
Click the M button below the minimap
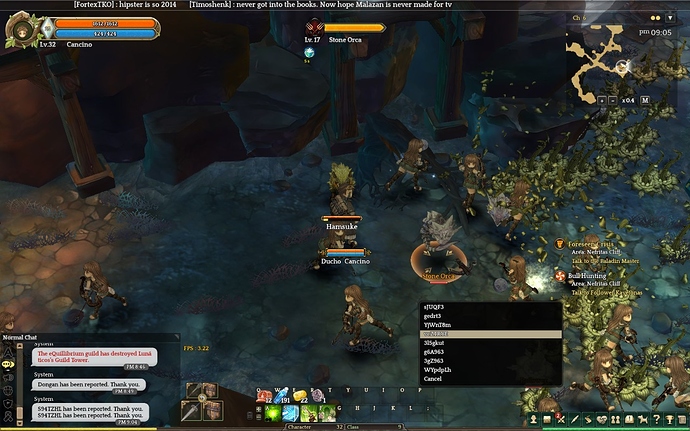tap(645, 100)
